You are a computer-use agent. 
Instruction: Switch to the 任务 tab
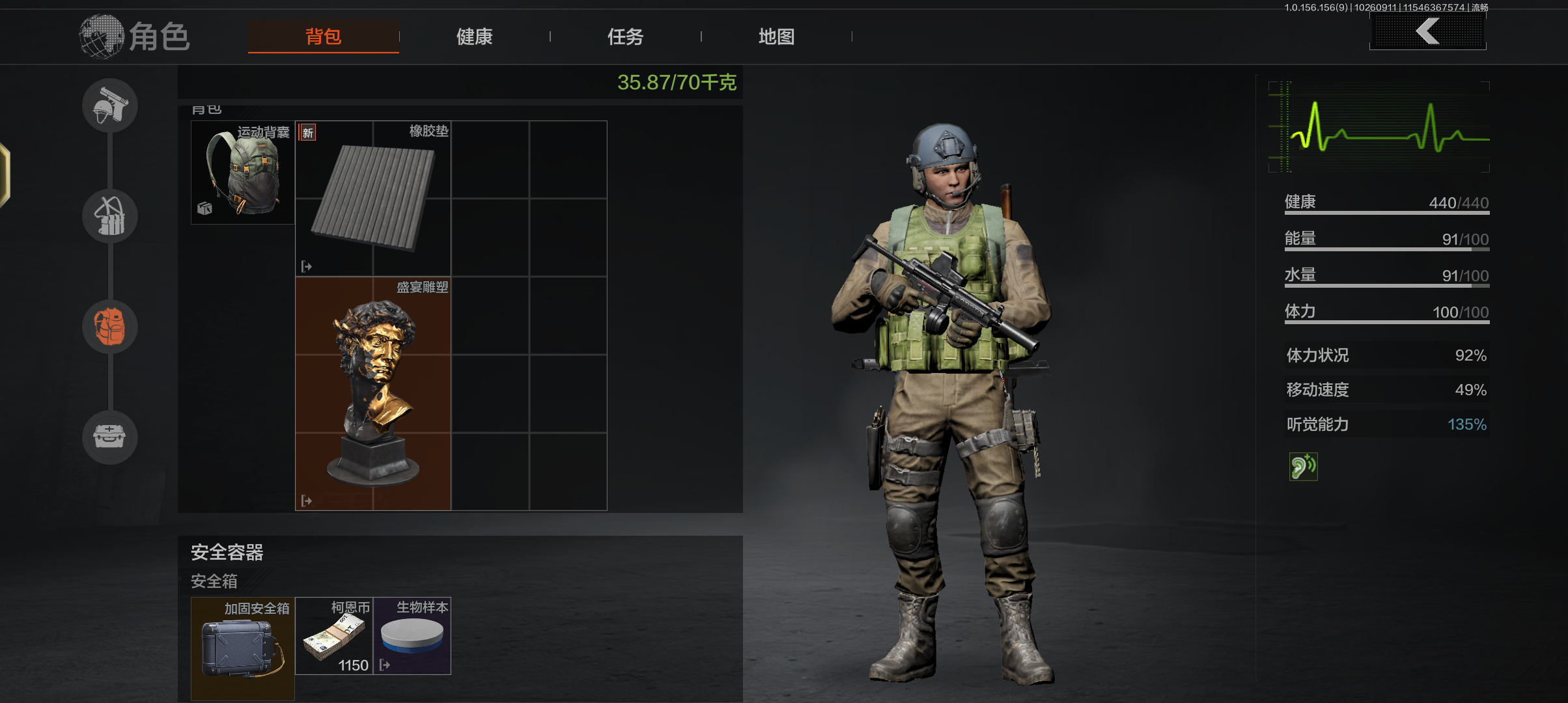[625, 36]
